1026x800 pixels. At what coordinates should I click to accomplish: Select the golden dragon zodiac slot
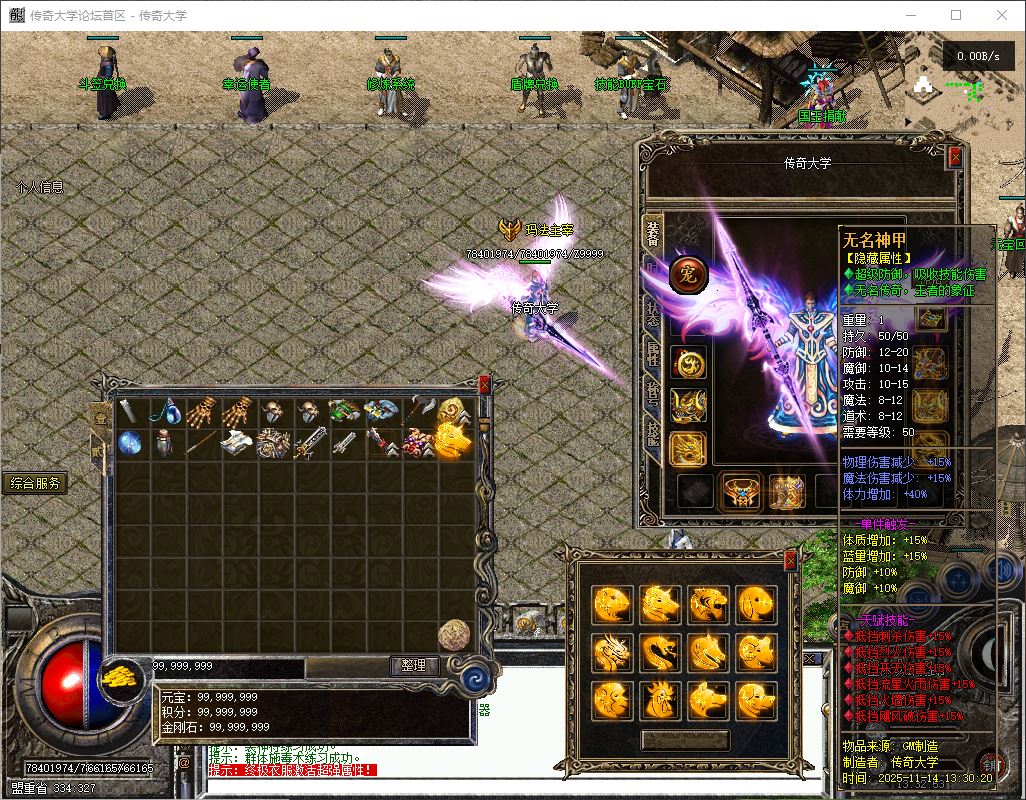pos(612,652)
